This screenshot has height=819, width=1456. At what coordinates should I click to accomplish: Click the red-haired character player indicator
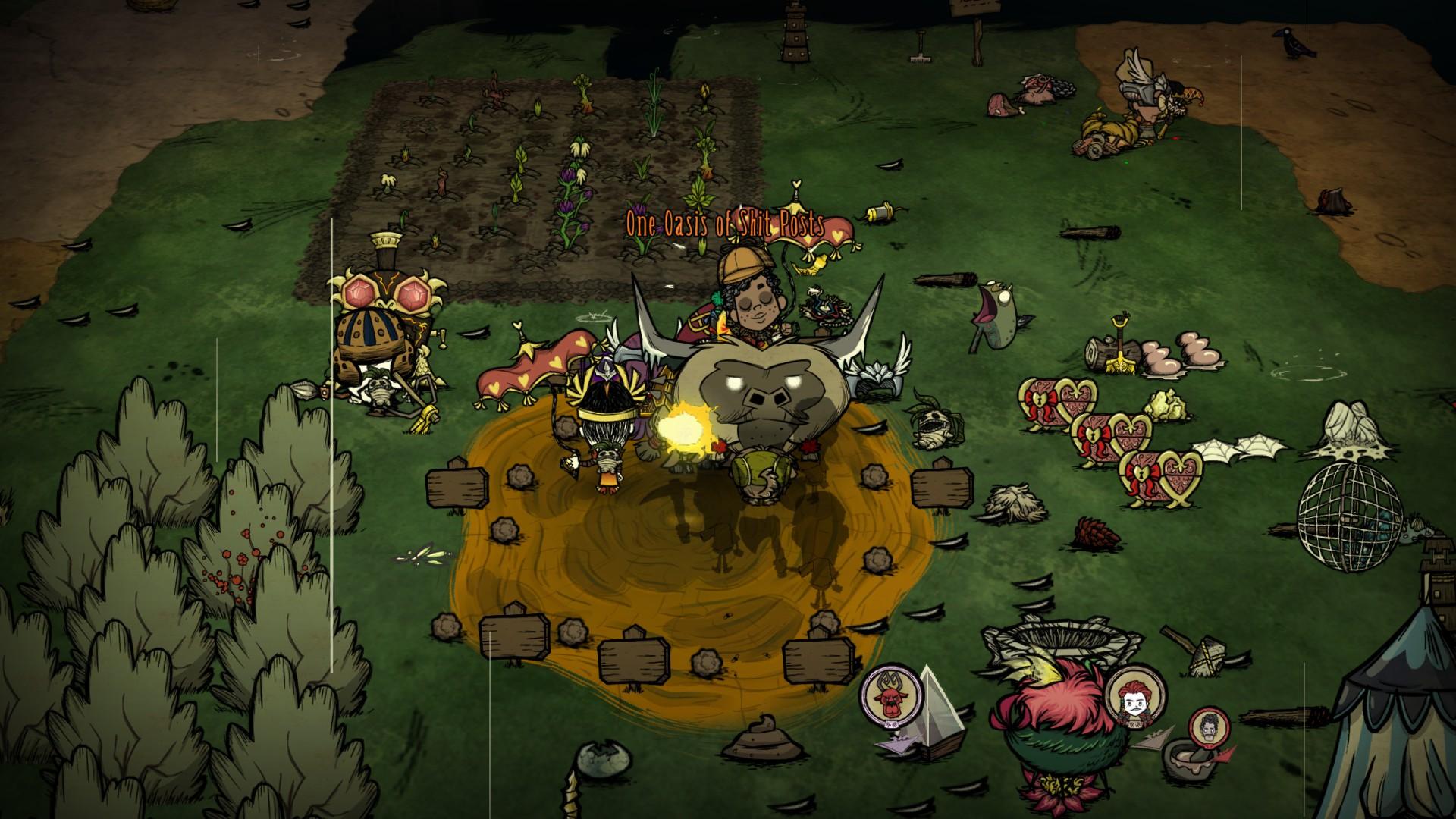(x=1134, y=695)
